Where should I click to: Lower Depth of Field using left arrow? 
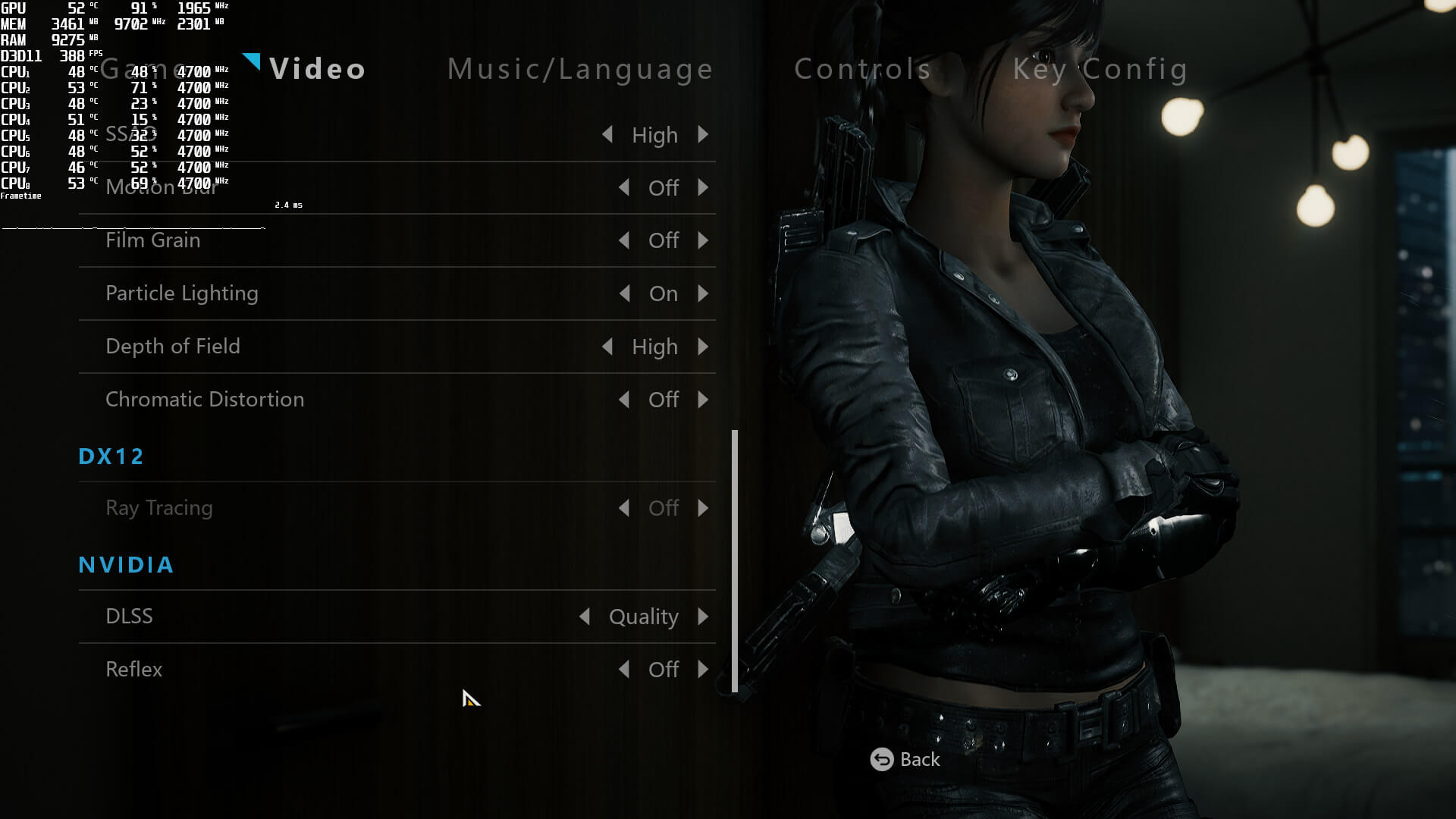[607, 347]
